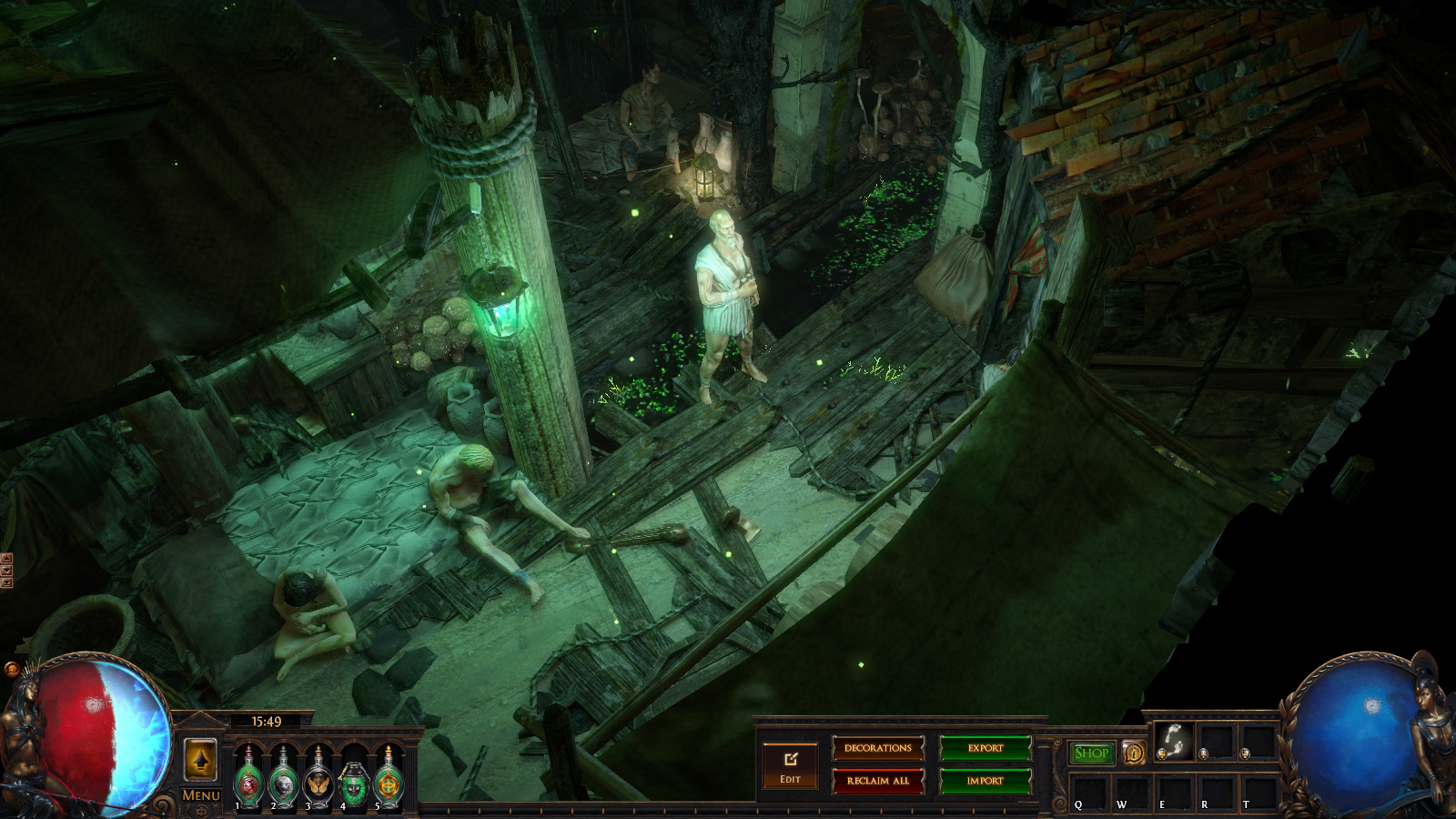Click the small orange orb above the life globe
This screenshot has width=1456, height=819.
coord(12,670)
